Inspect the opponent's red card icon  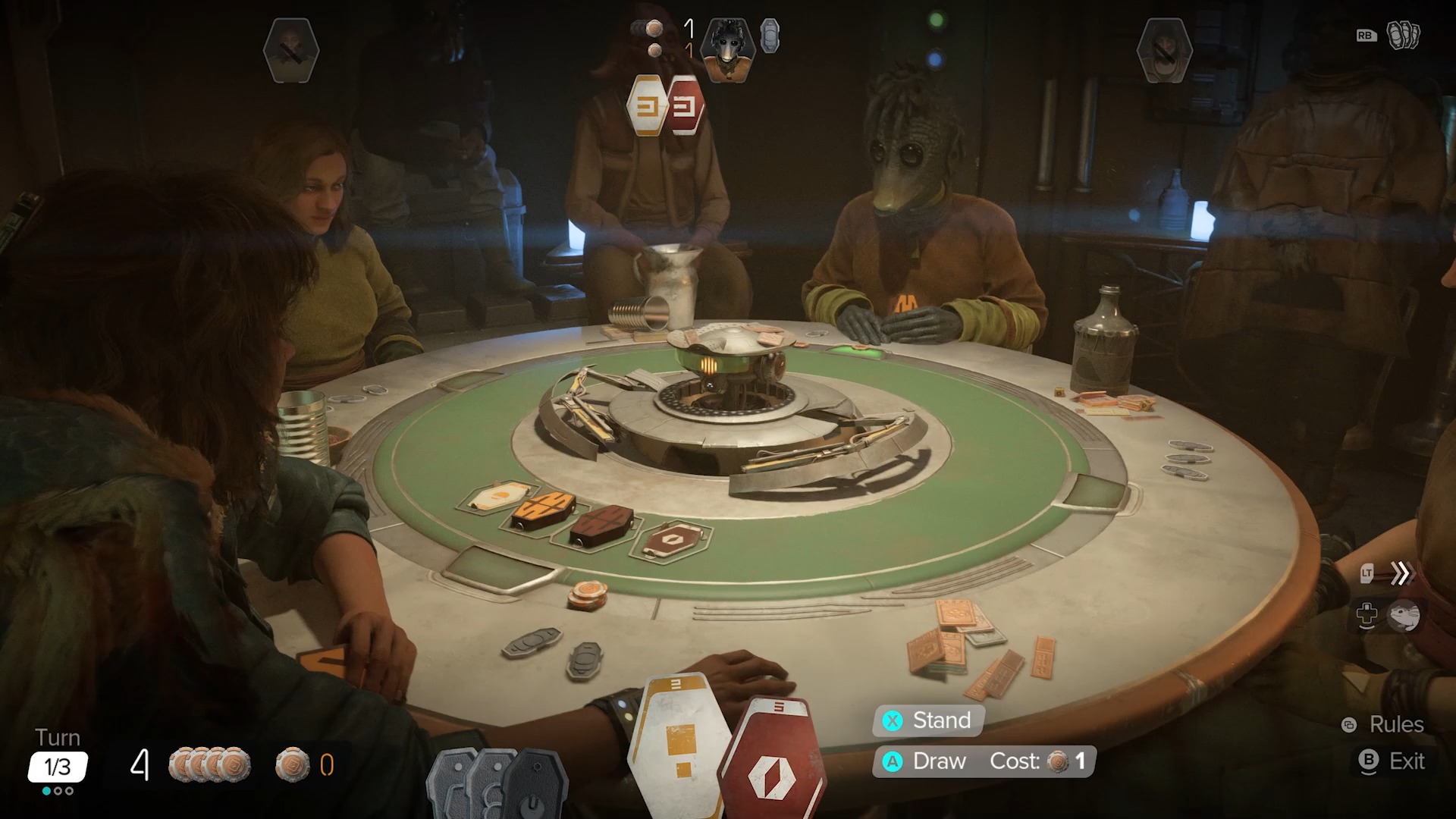[x=686, y=106]
